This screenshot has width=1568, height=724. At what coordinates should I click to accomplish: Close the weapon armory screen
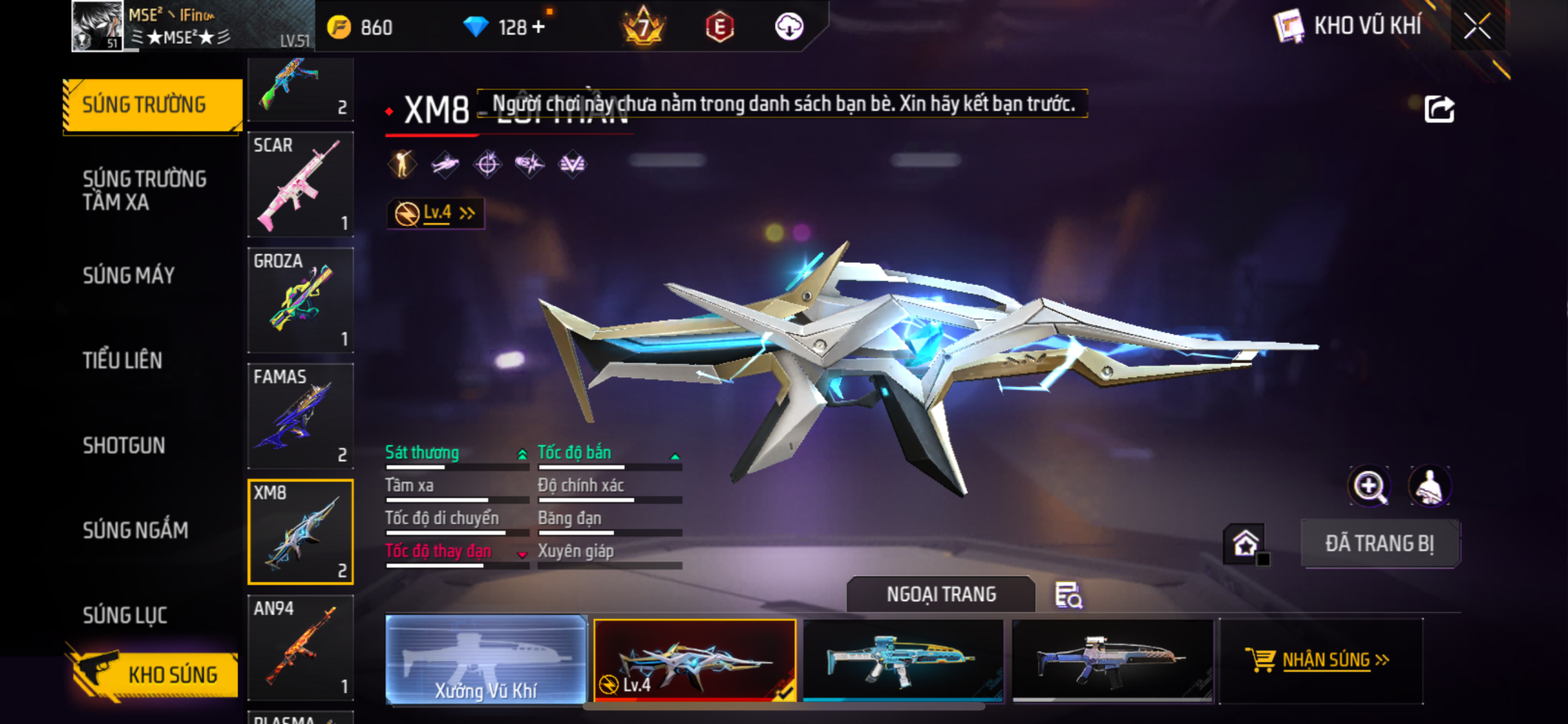click(1477, 26)
